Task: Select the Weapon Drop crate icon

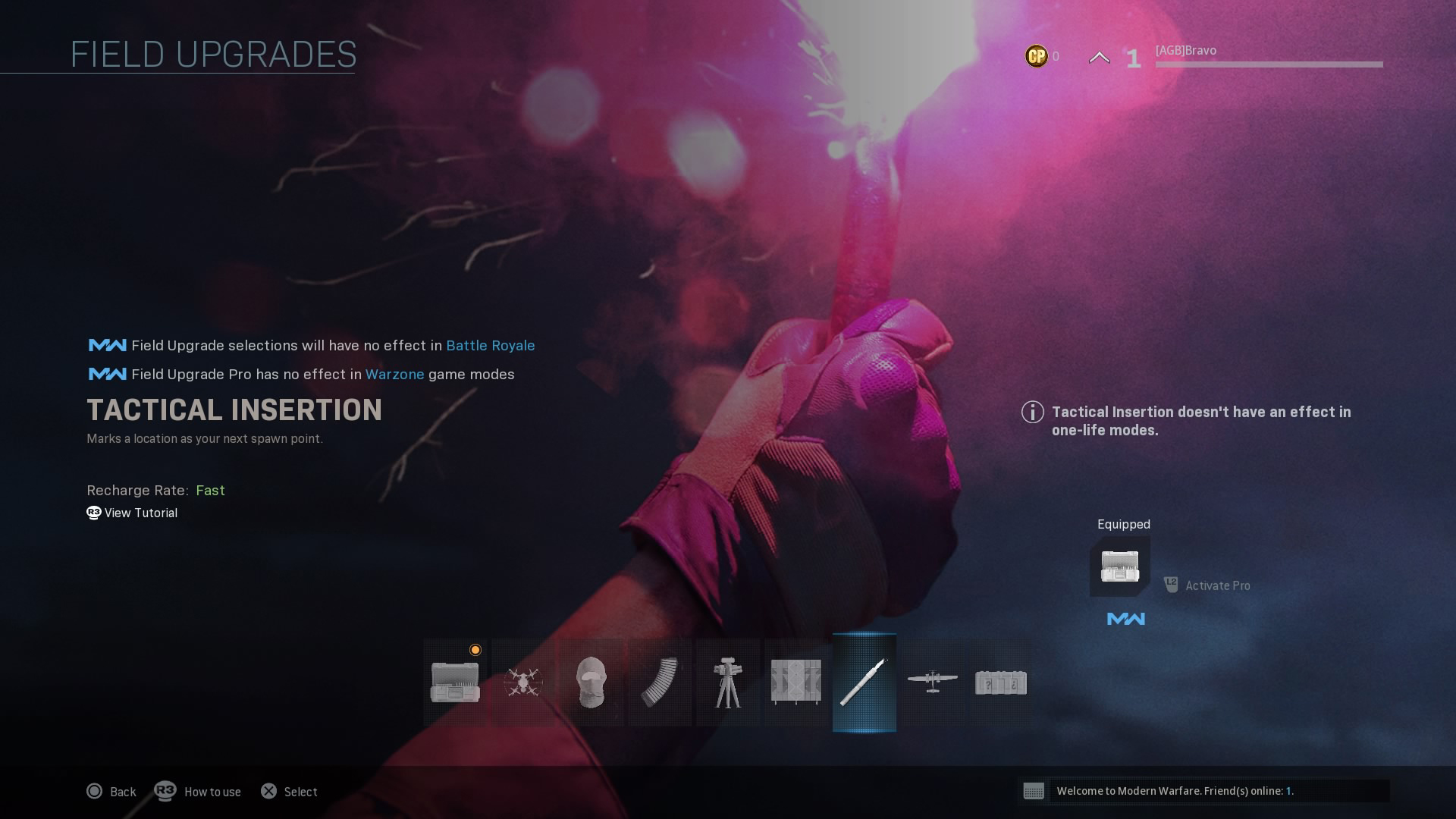Action: tap(1001, 682)
